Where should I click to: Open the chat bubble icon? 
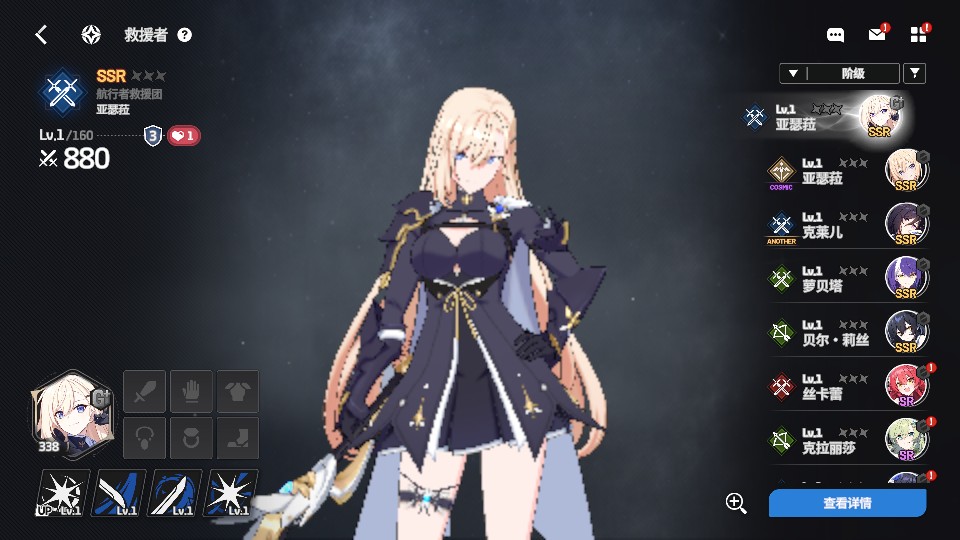(x=835, y=35)
